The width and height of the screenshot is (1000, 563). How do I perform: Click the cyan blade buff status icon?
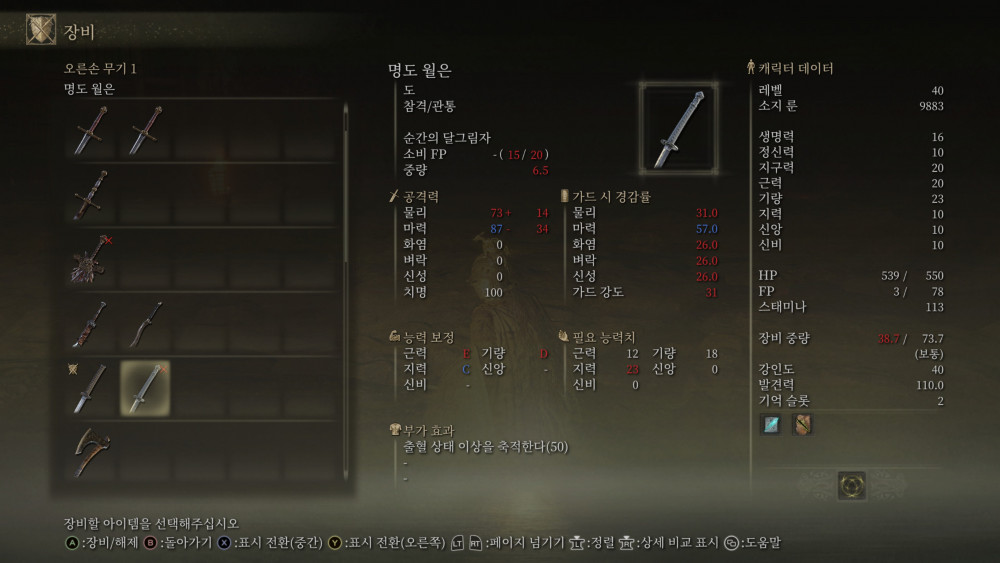pyautogui.click(x=771, y=424)
